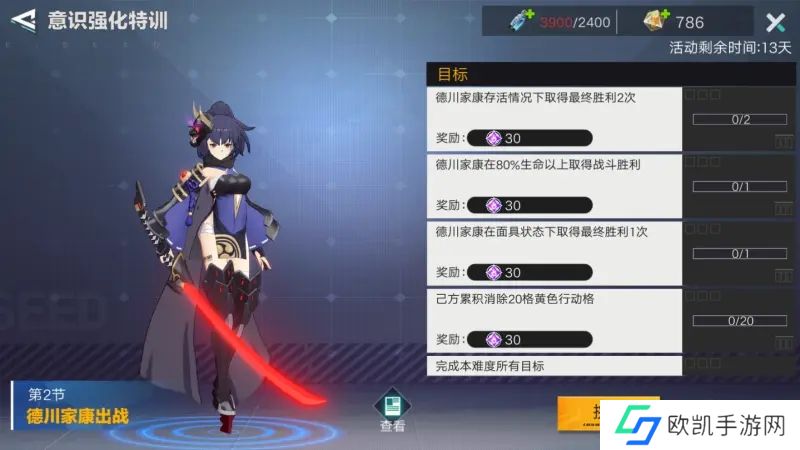
Task: Close the training screen with the X
Action: [x=775, y=23]
